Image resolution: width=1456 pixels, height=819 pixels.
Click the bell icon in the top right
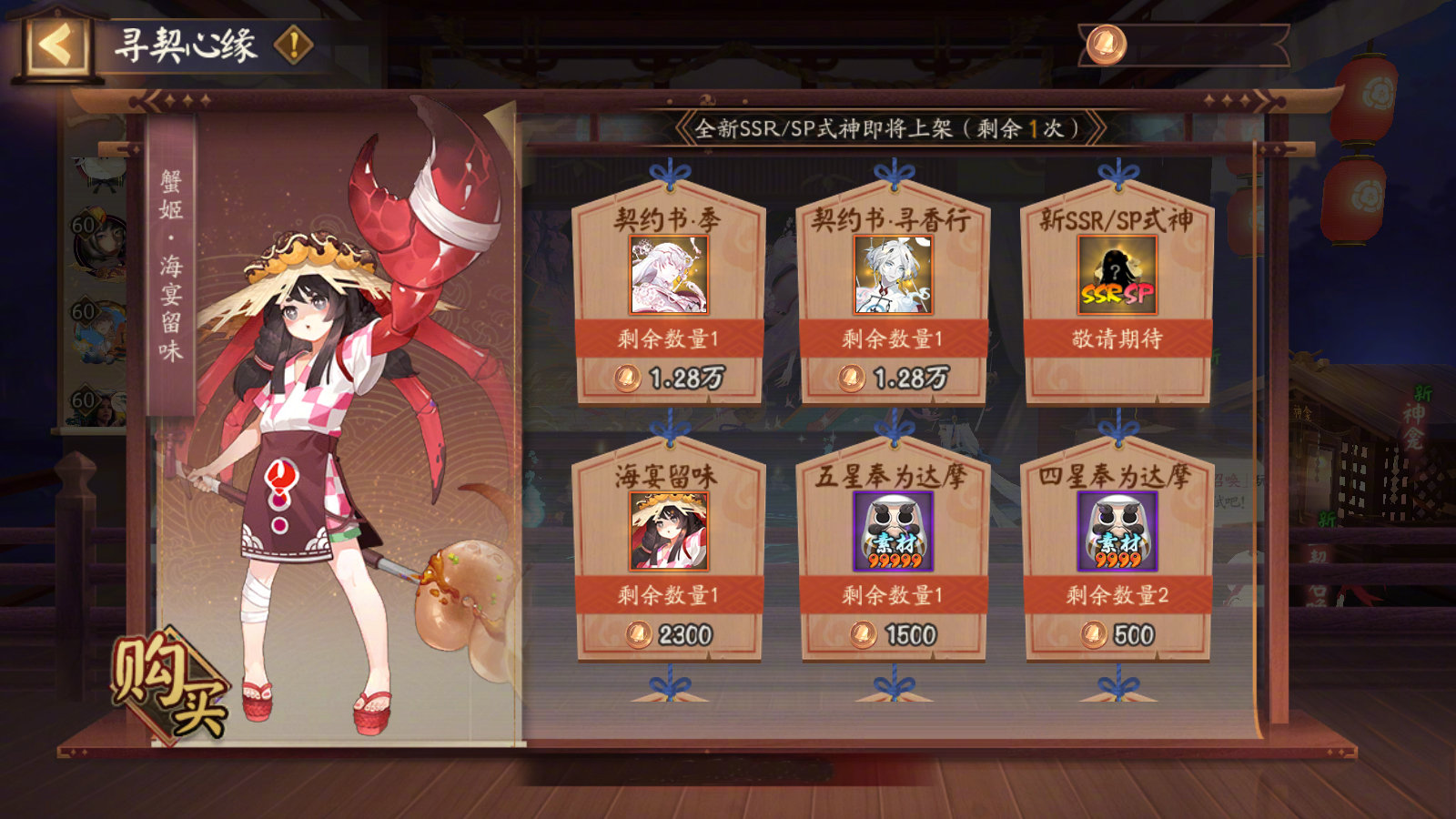click(x=1107, y=44)
